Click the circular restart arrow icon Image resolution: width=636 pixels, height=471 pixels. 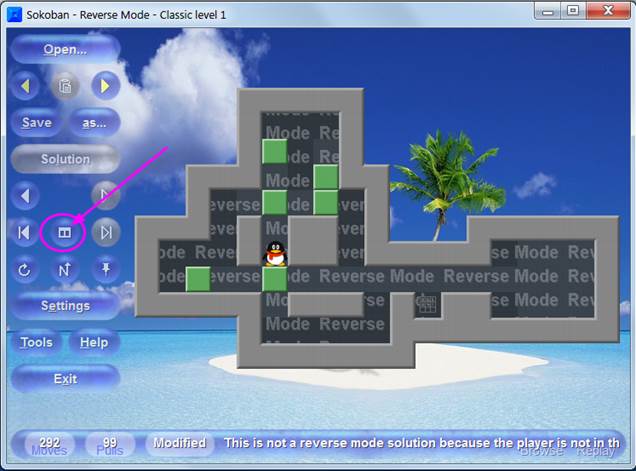click(x=25, y=269)
